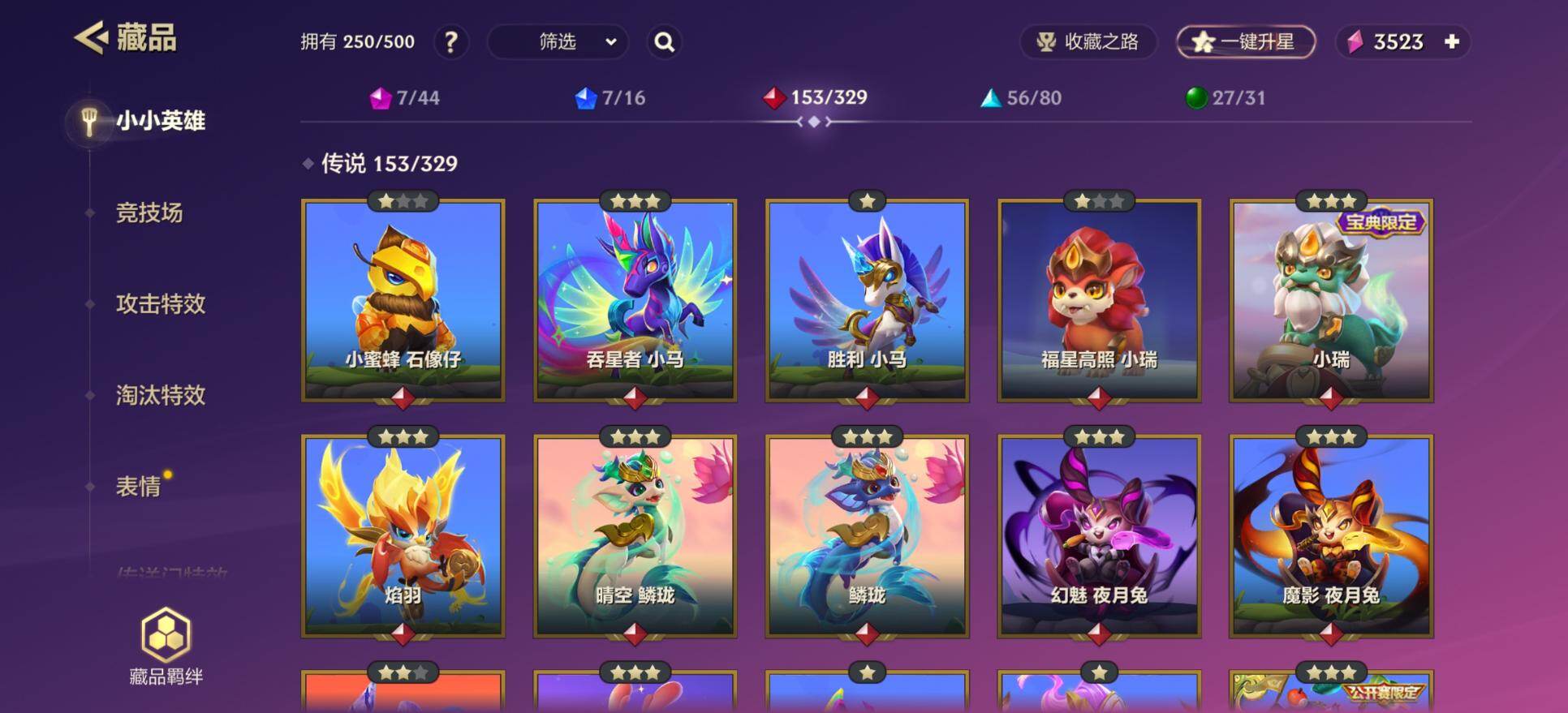Image resolution: width=1568 pixels, height=713 pixels.
Task: Open the 攻击特效 category
Action: click(161, 304)
